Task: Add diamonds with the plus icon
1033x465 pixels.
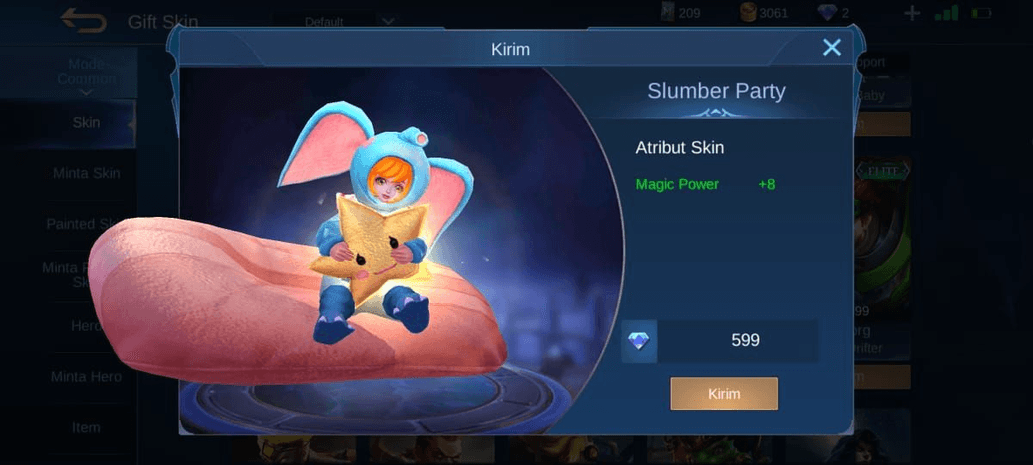Action: 911,14
